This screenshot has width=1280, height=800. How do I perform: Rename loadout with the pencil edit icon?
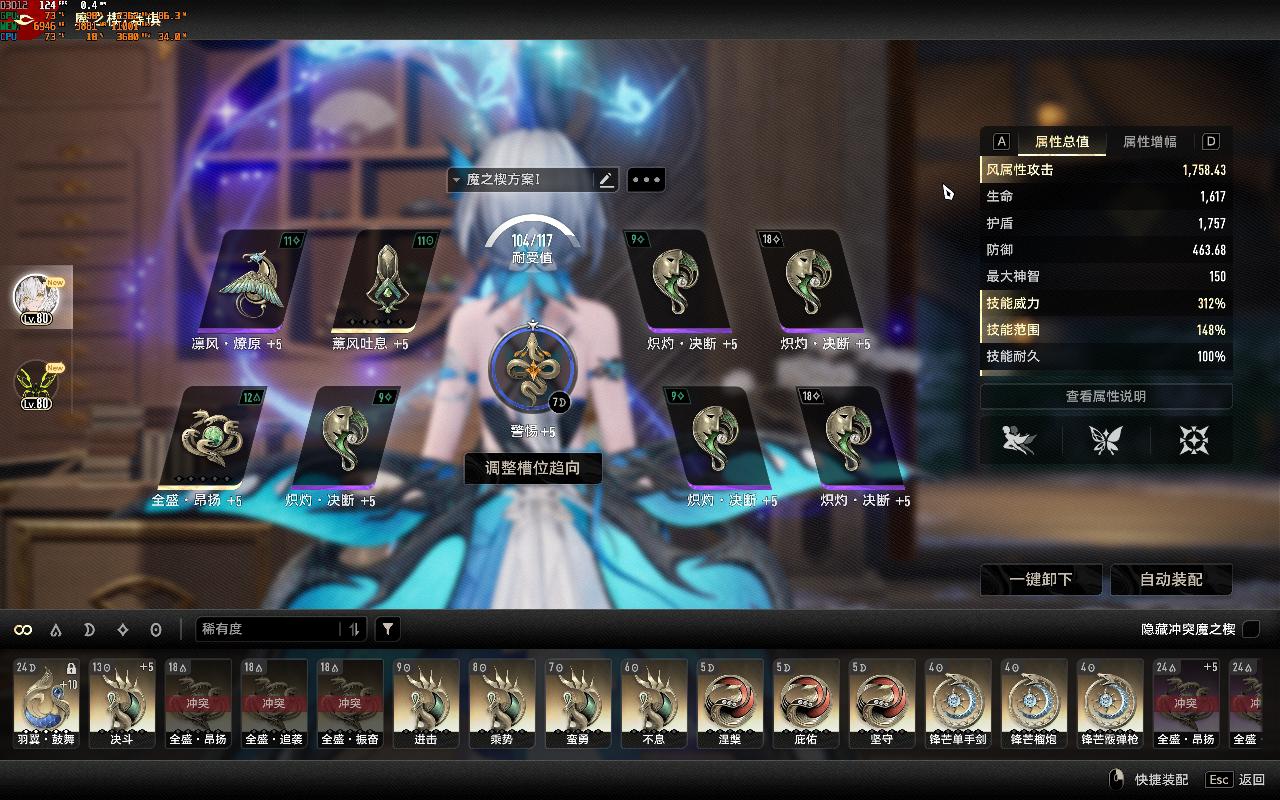coord(605,180)
